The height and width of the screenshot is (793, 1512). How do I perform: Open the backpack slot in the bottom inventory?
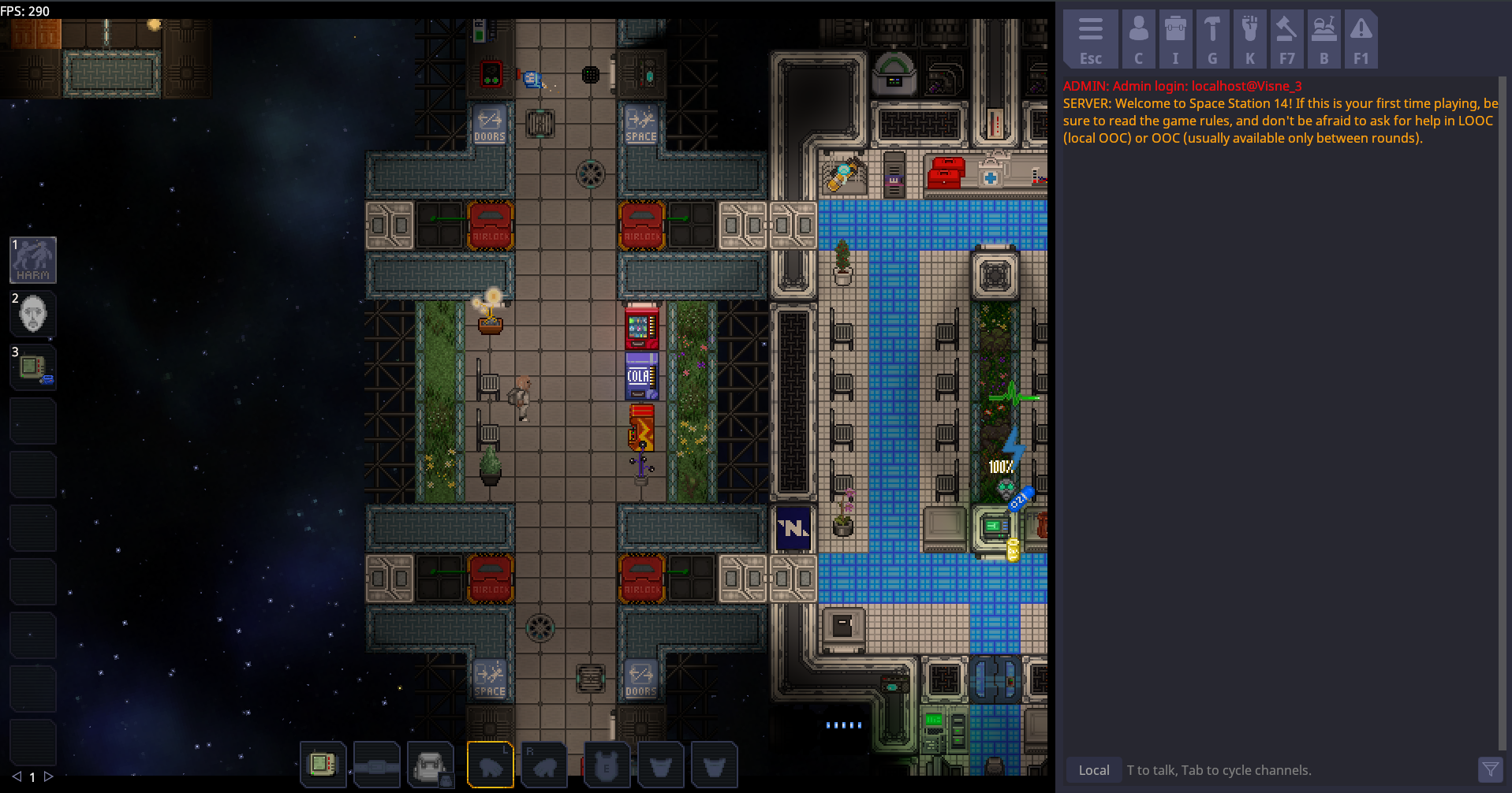click(430, 764)
